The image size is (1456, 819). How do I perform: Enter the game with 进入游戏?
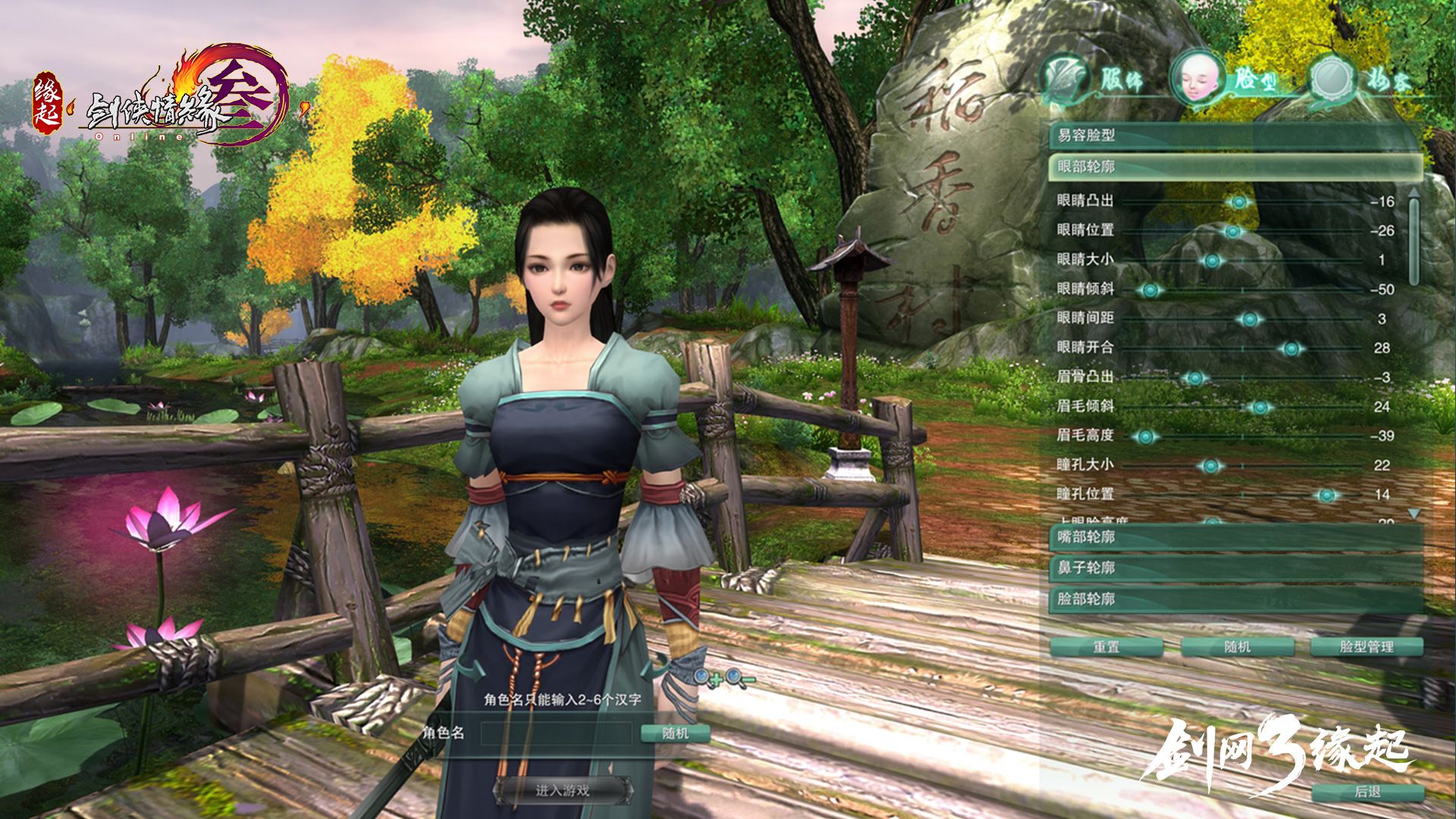(563, 791)
